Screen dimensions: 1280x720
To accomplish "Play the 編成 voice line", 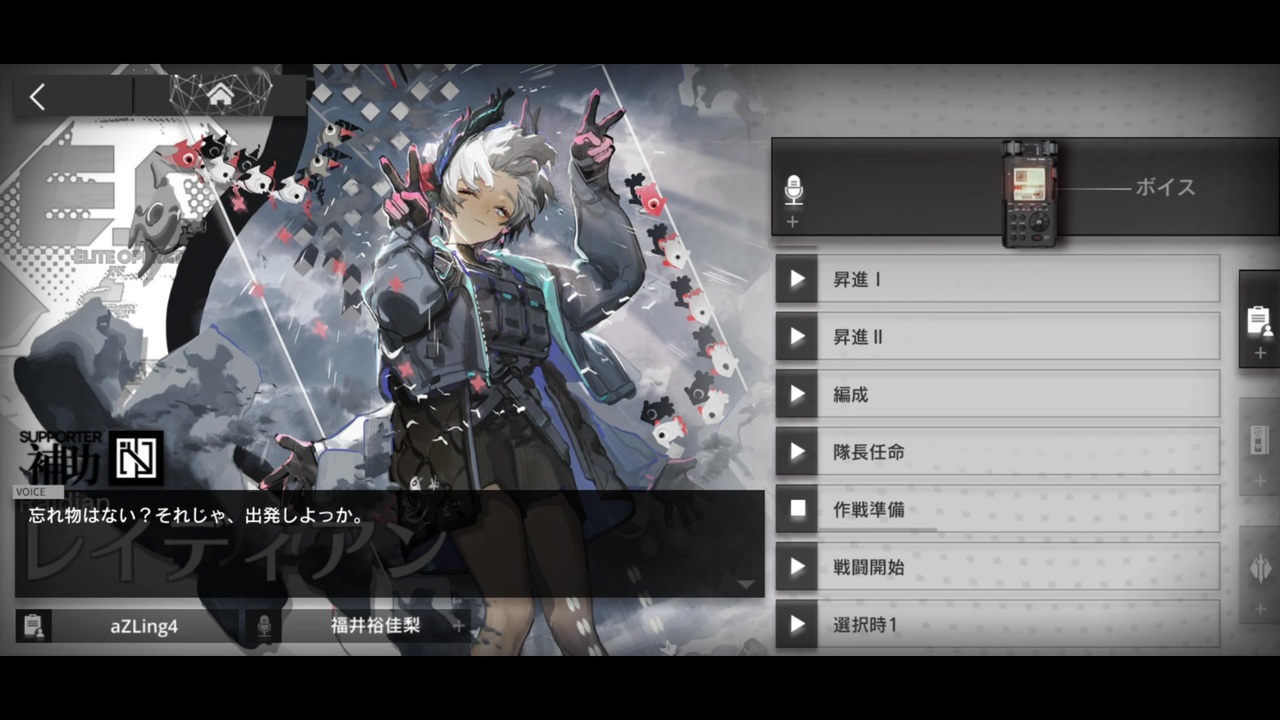I will pyautogui.click(x=797, y=395).
